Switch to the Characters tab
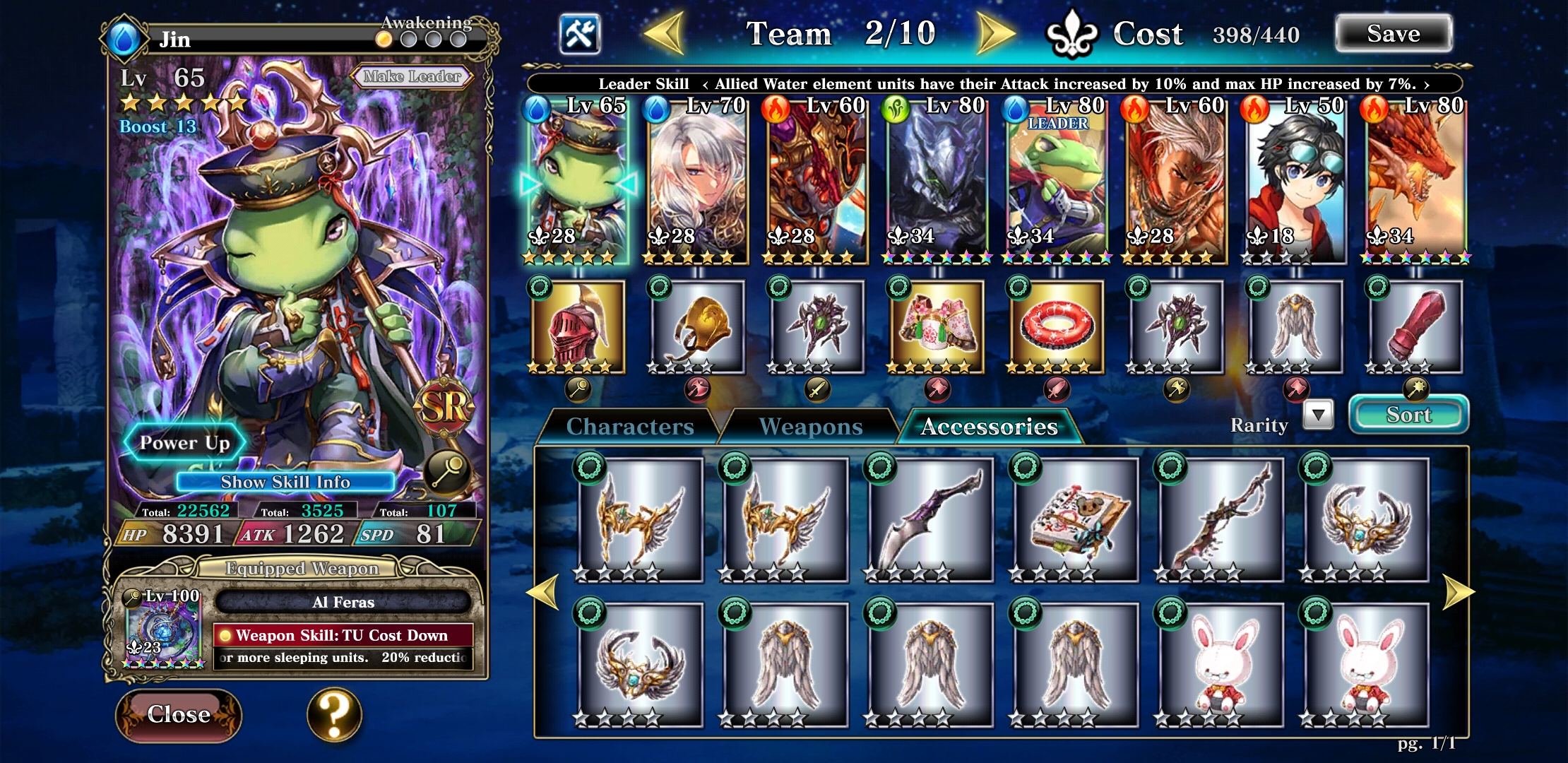Image resolution: width=1568 pixels, height=763 pixels. click(627, 426)
